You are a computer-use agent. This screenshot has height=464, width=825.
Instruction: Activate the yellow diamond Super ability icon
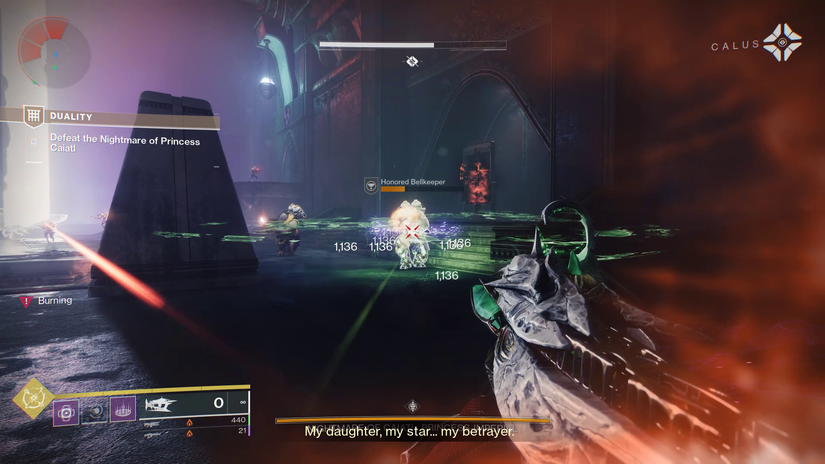[x=32, y=400]
